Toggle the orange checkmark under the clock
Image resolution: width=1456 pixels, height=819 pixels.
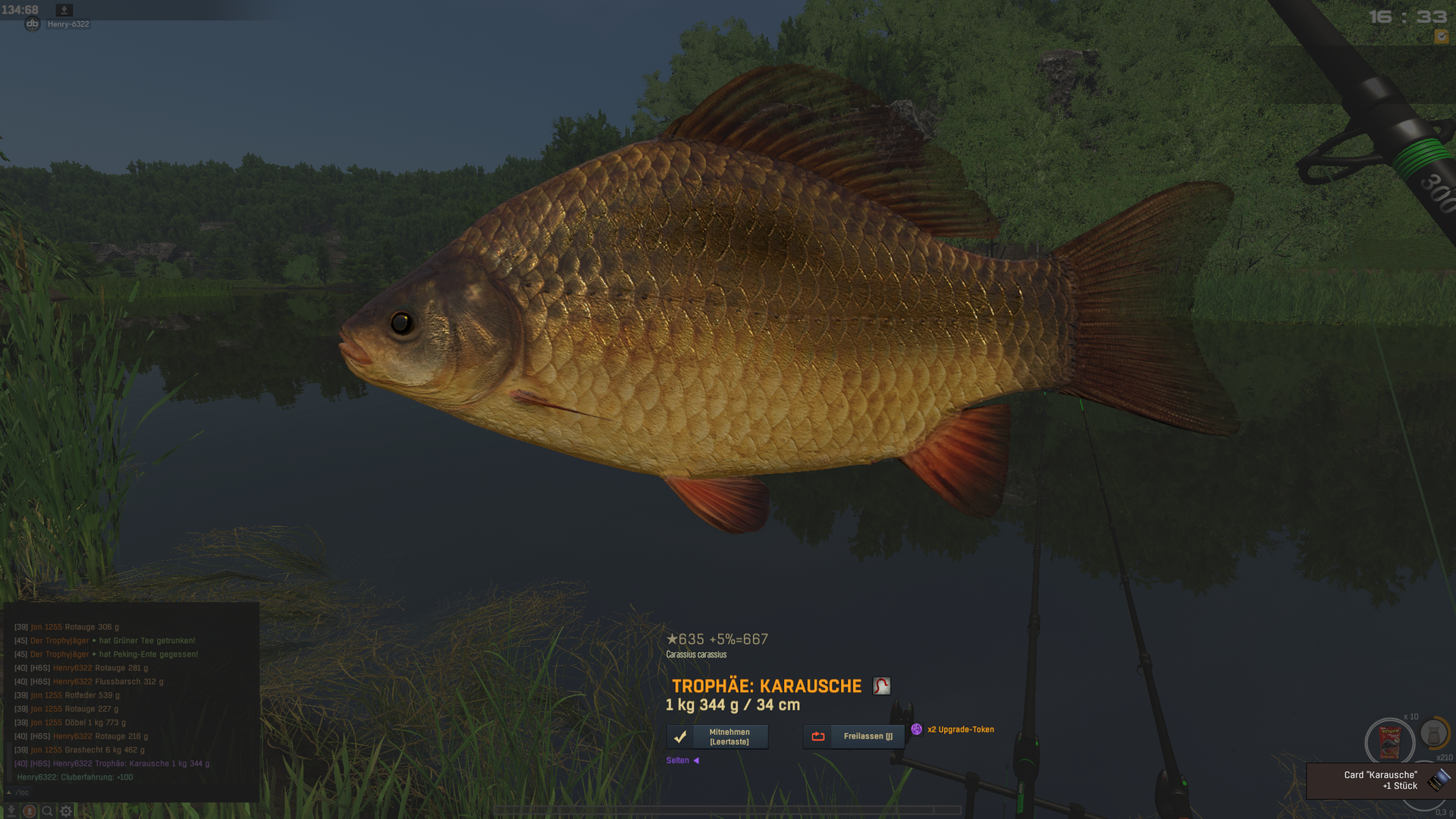1441,36
